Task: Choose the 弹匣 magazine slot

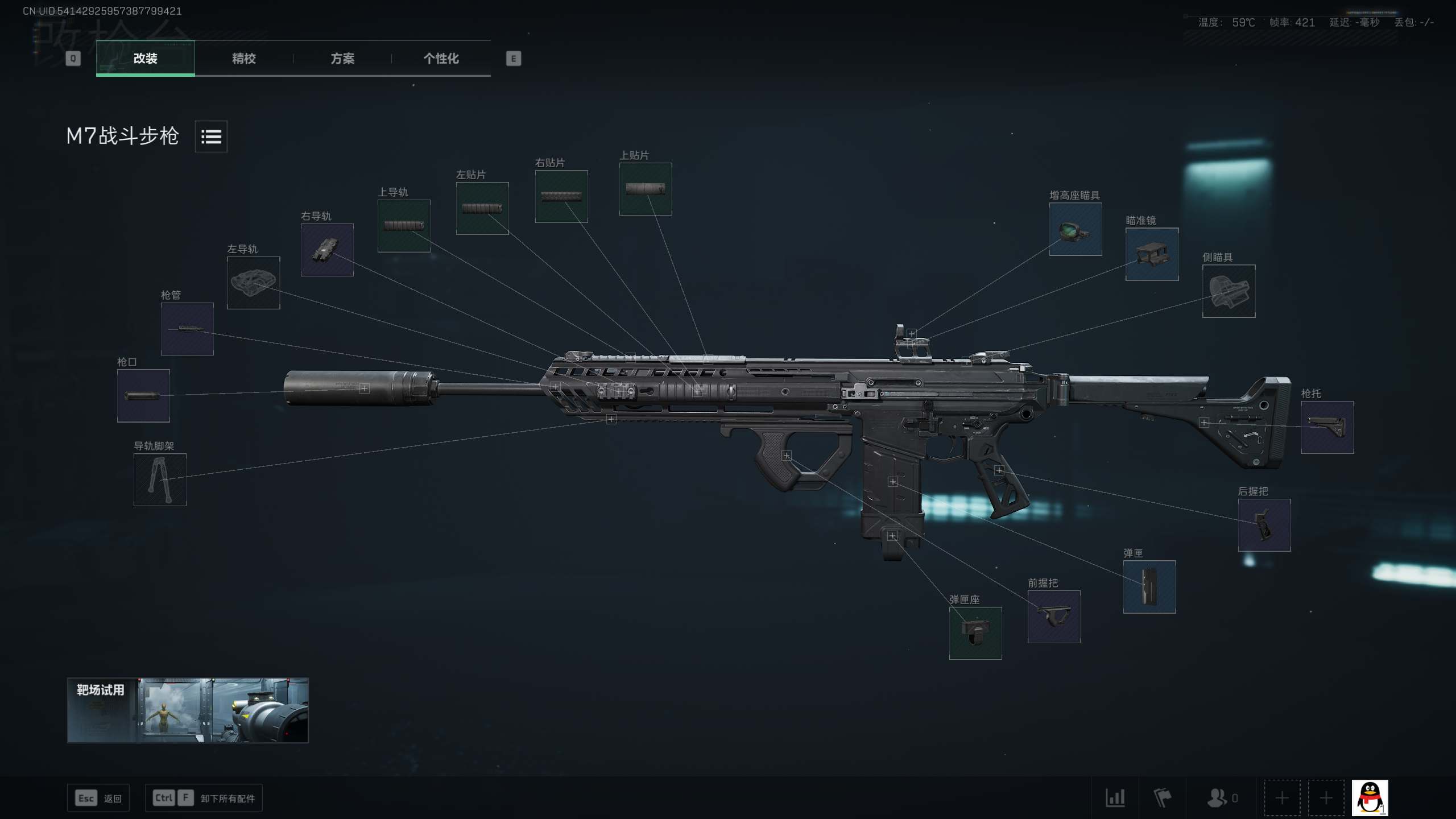Action: 1149,587
